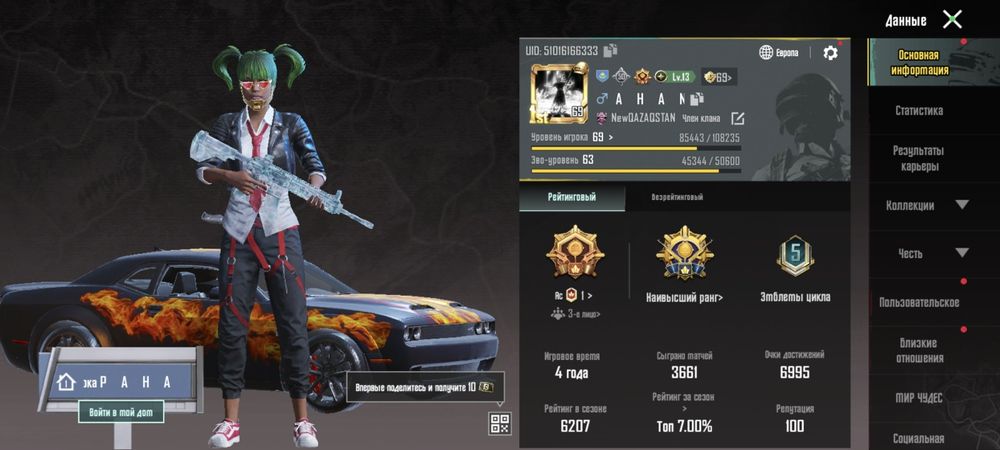Switch to the Безрейтинговый tab
Viewport: 1000px width, 450px height.
[x=677, y=198]
